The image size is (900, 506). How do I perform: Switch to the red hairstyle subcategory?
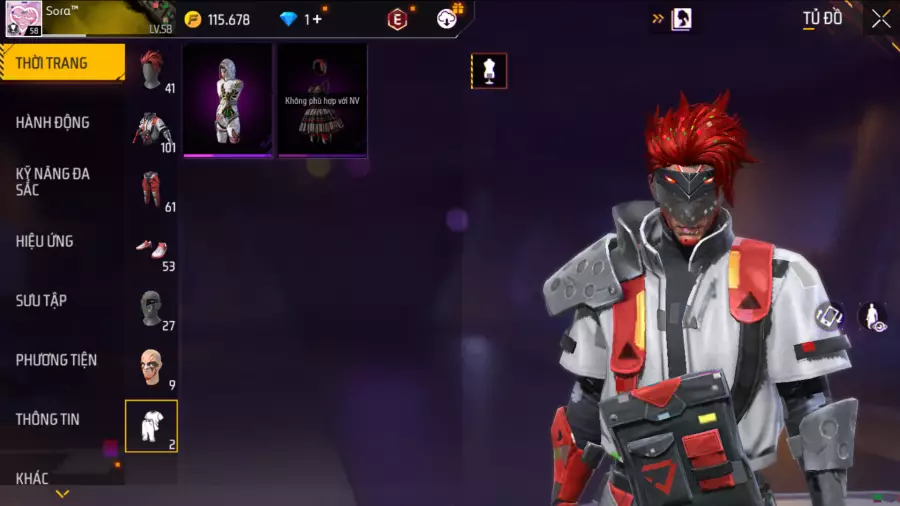(152, 71)
